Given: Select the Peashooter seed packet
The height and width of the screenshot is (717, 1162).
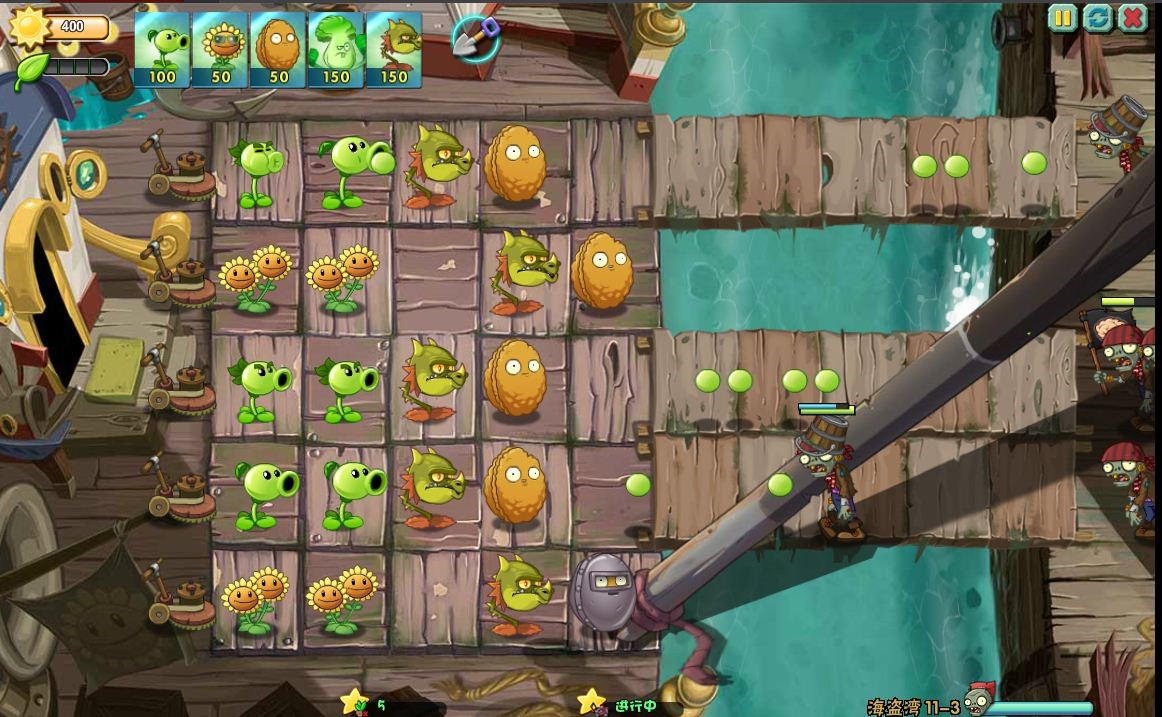Looking at the screenshot, I should (161, 49).
